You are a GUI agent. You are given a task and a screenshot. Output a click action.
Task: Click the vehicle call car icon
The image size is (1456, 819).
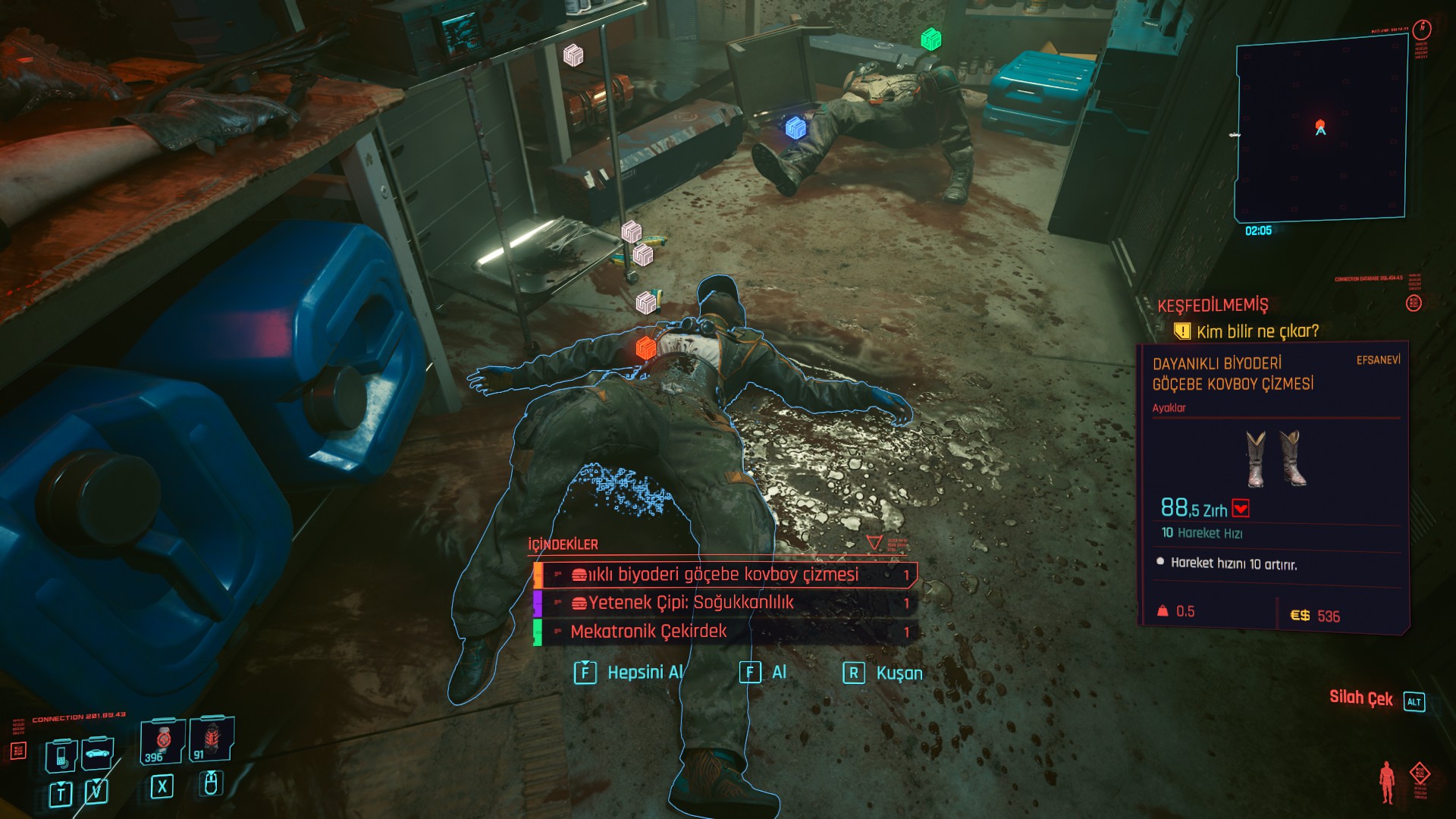[x=97, y=753]
